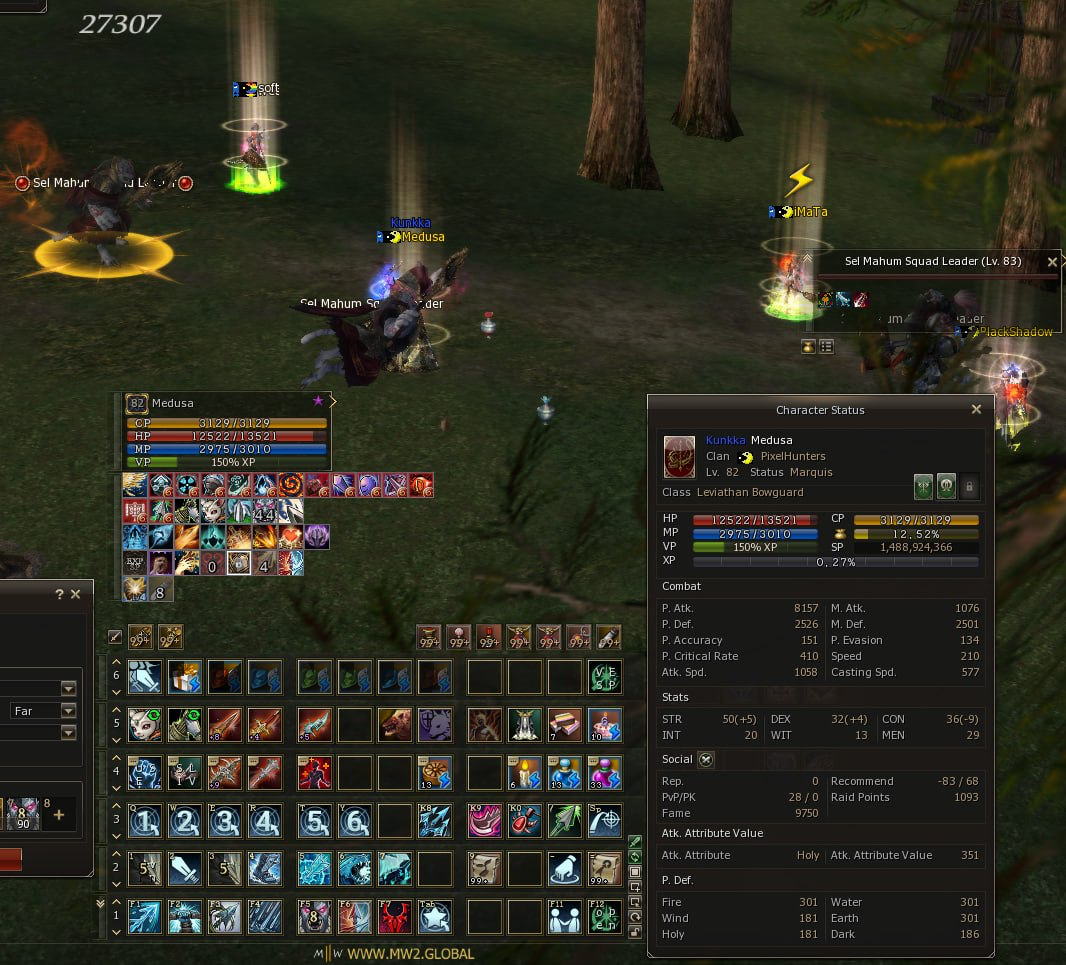Image resolution: width=1066 pixels, height=965 pixels.
Task: Open the list icon below the target panel
Action: [827, 346]
